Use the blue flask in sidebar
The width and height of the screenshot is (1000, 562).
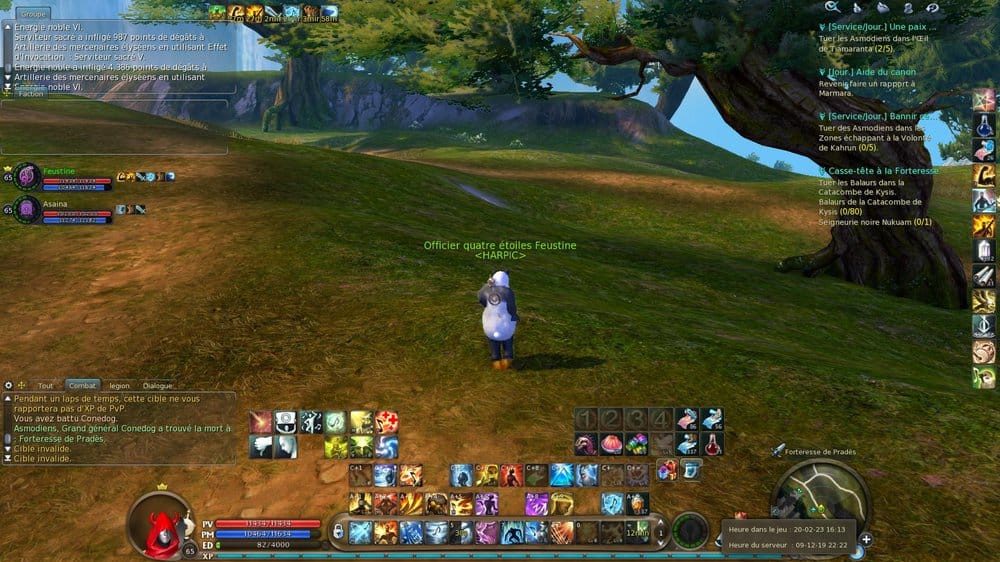pyautogui.click(x=984, y=124)
